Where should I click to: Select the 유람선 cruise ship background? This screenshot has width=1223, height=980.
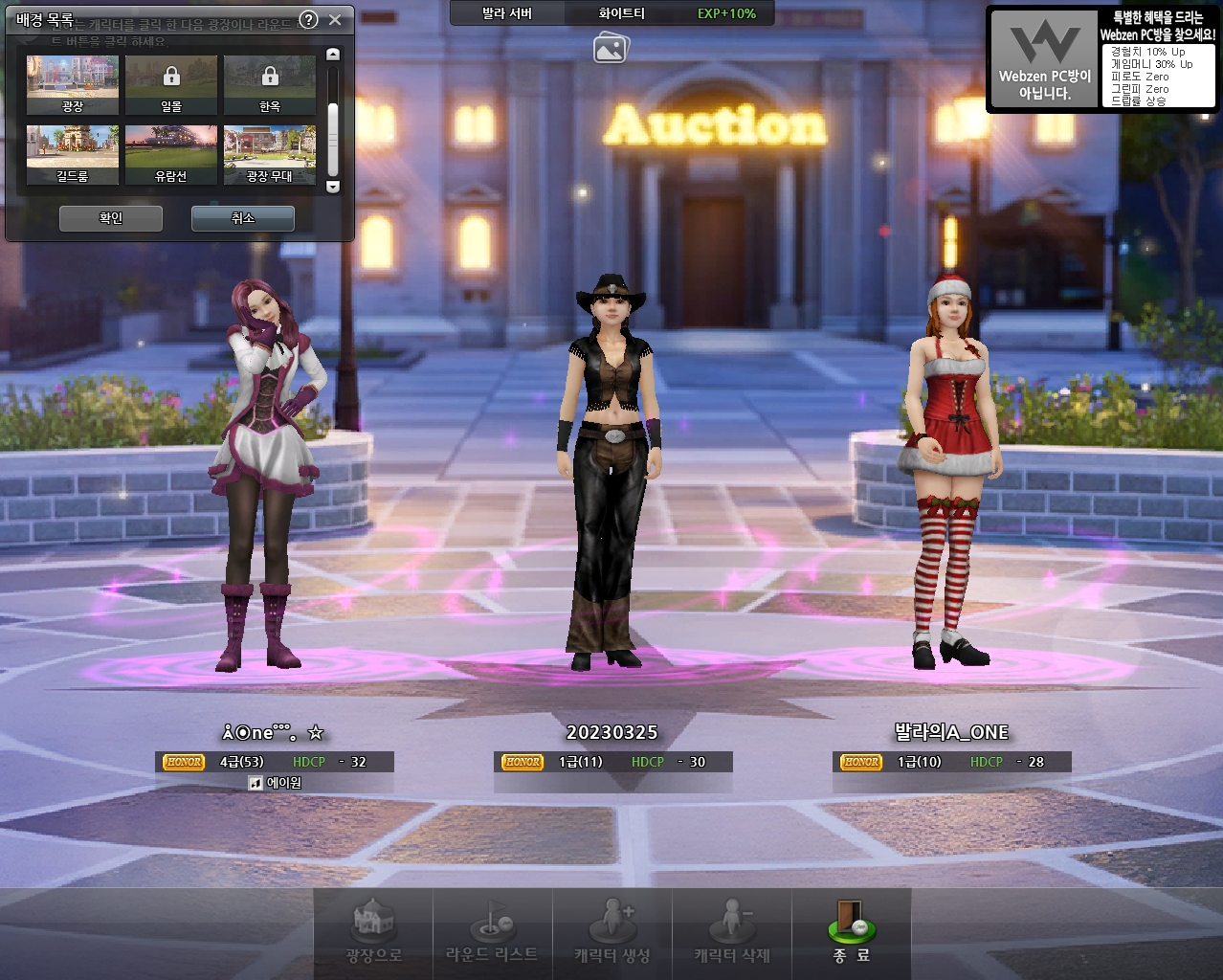pos(171,154)
